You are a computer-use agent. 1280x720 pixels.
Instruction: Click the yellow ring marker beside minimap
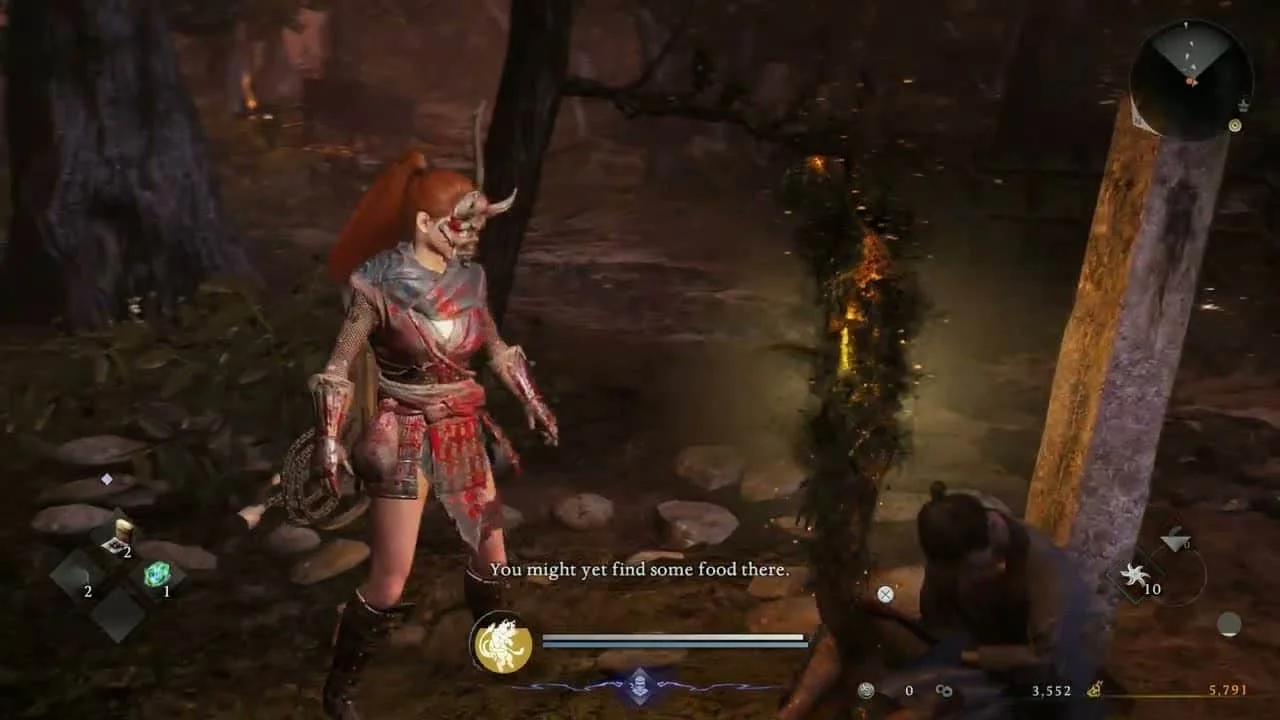(1235, 125)
